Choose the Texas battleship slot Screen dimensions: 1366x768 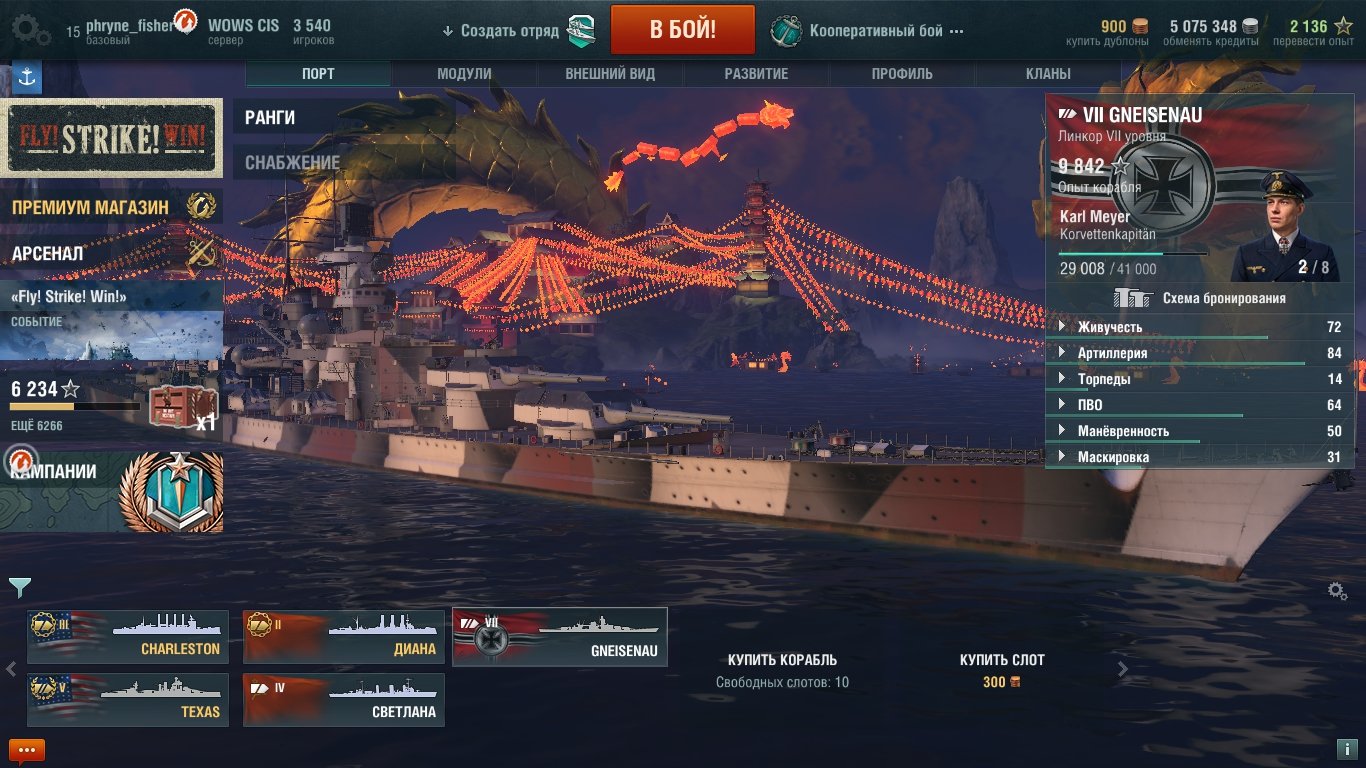point(128,700)
